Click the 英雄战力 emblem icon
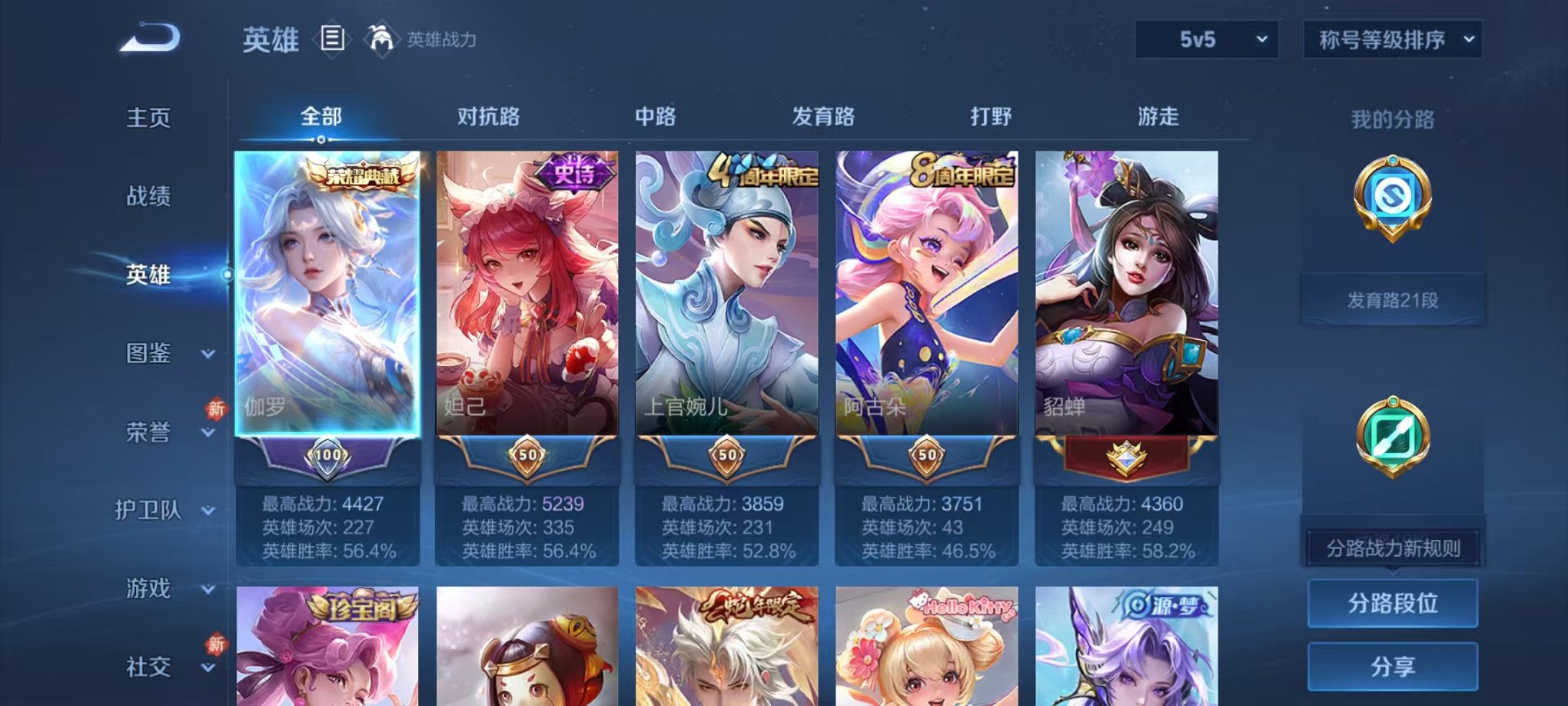 coord(381,37)
